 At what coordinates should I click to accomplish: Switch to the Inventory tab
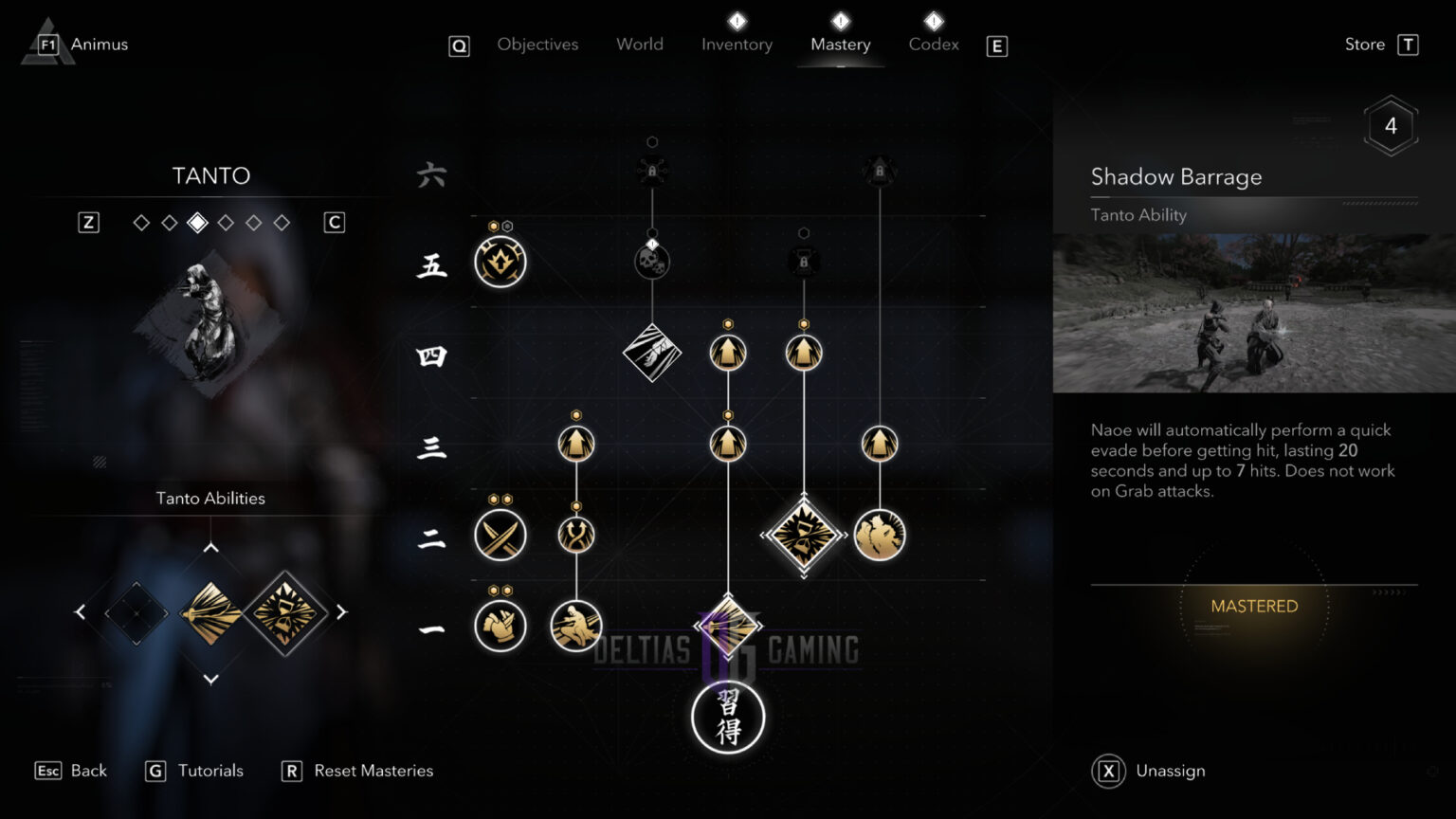point(737,44)
